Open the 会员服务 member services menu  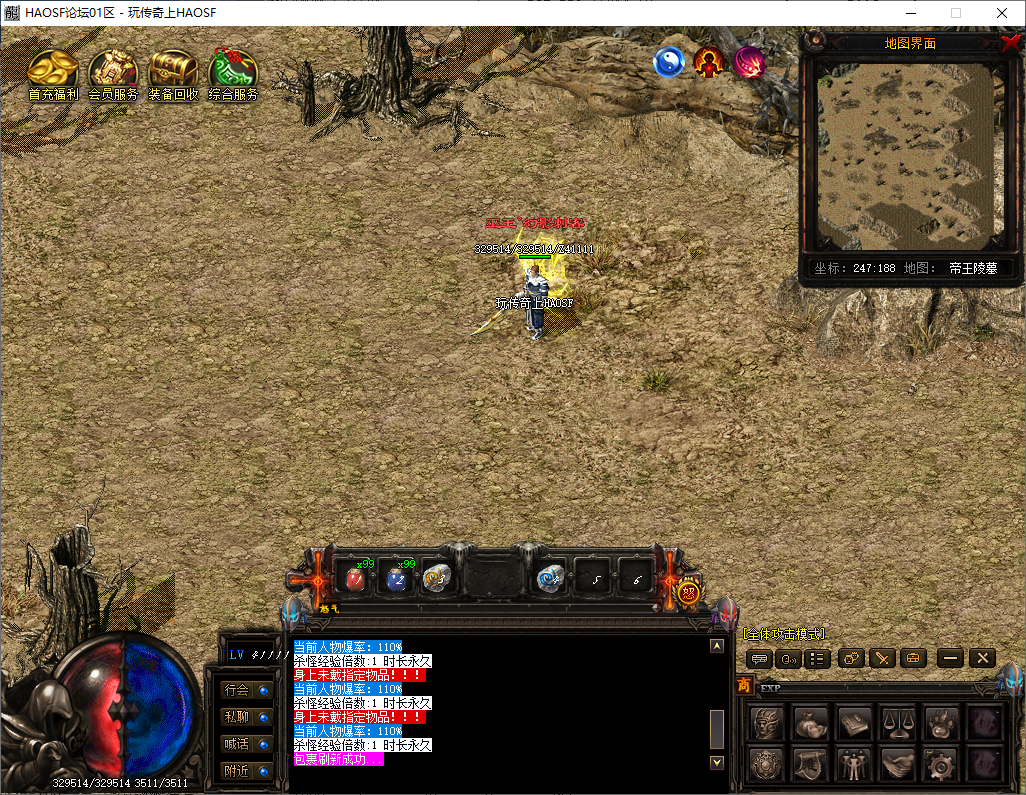(113, 72)
